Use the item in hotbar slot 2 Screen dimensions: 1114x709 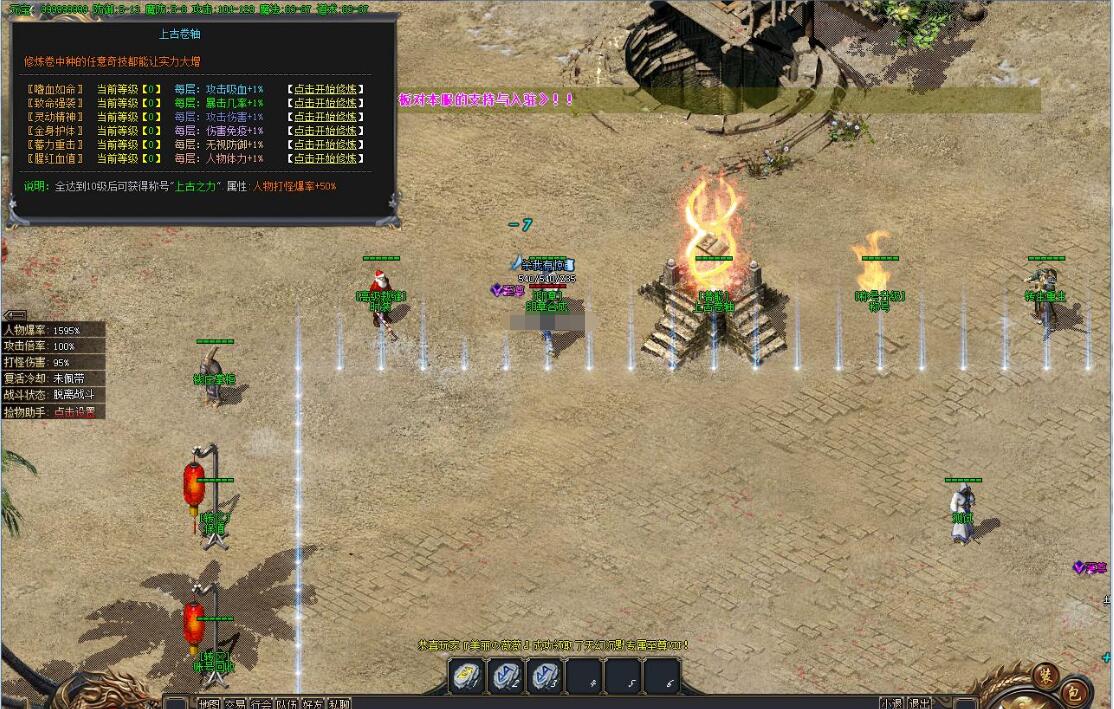506,676
